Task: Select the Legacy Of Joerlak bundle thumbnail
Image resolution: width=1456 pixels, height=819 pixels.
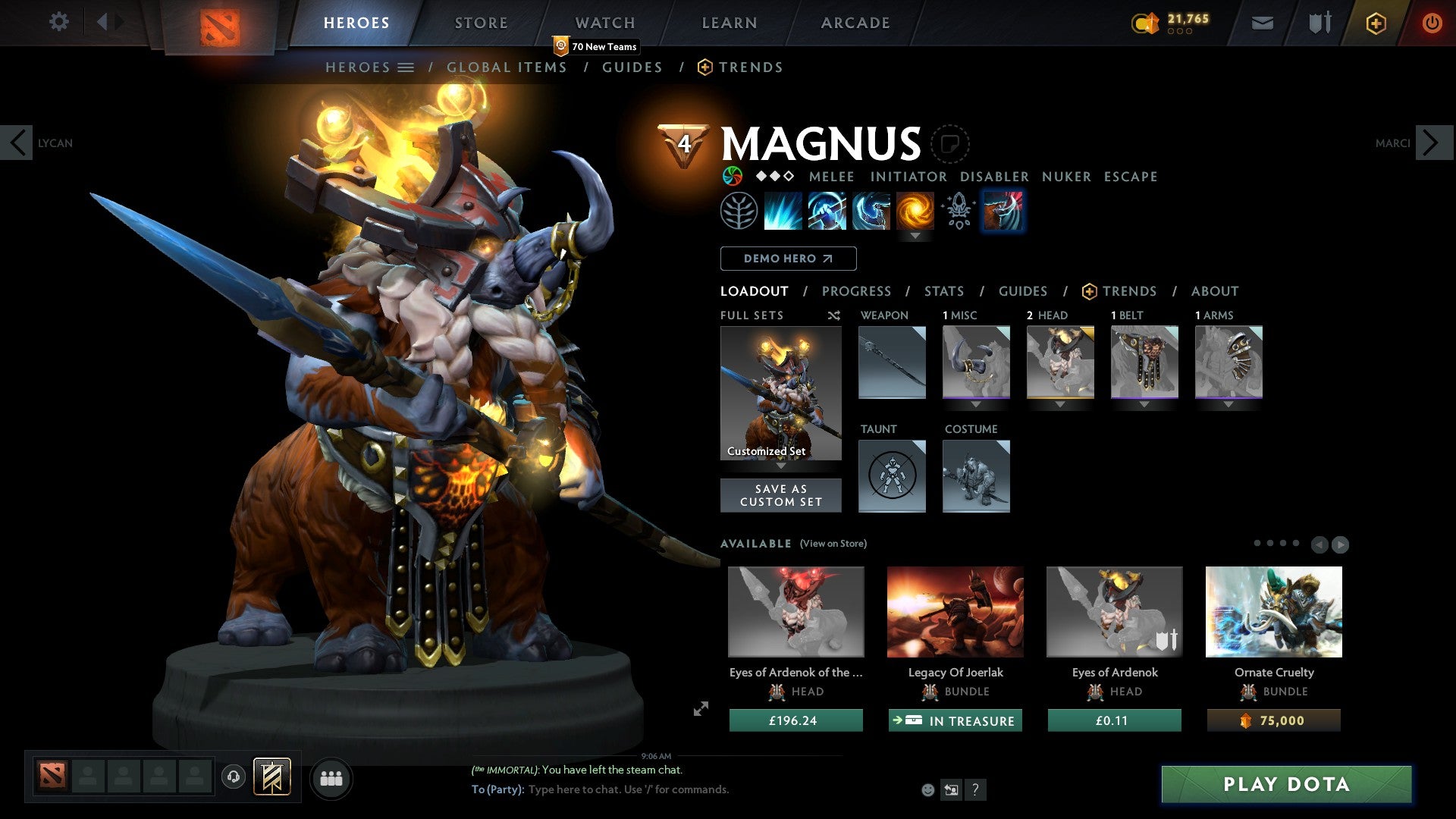Action: click(x=955, y=611)
